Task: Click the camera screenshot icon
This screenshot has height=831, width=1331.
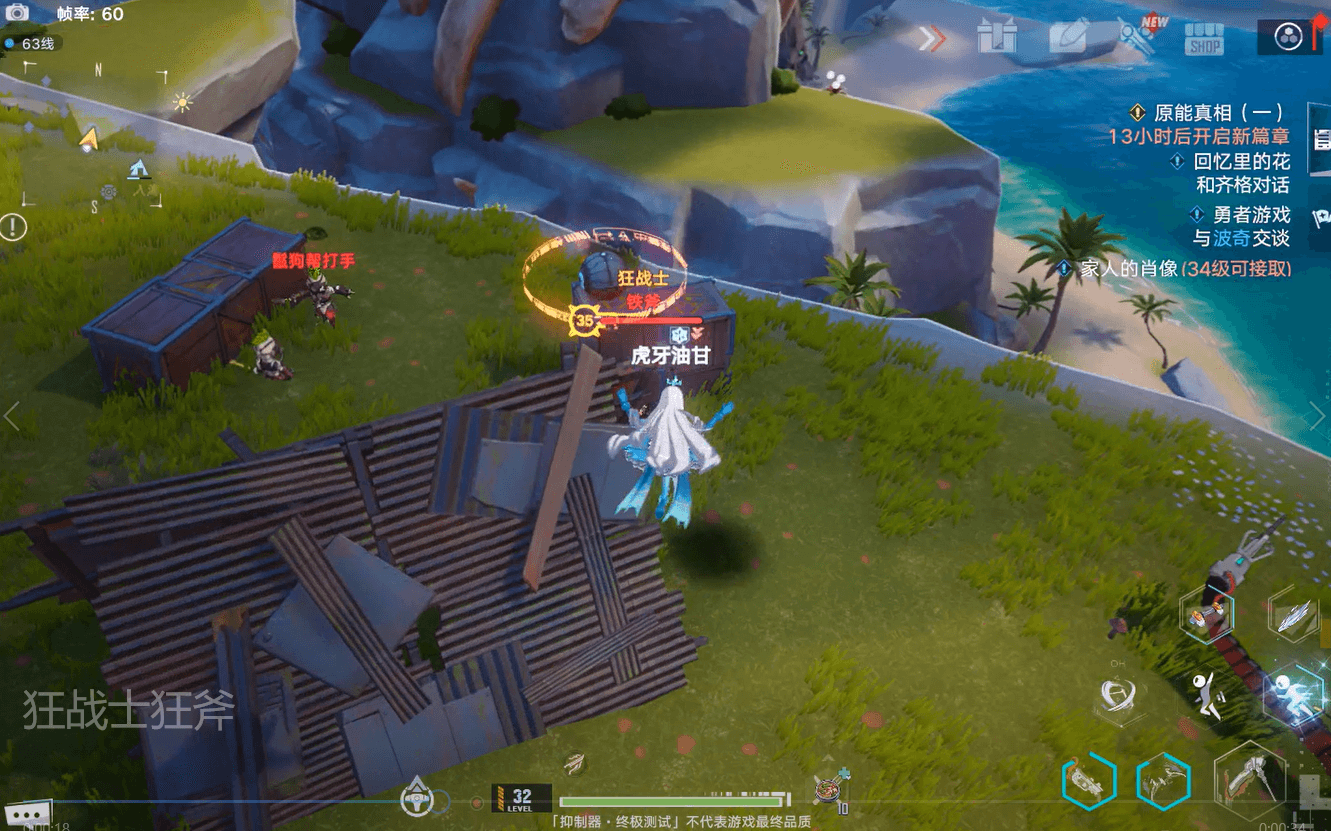Action: 17,13
